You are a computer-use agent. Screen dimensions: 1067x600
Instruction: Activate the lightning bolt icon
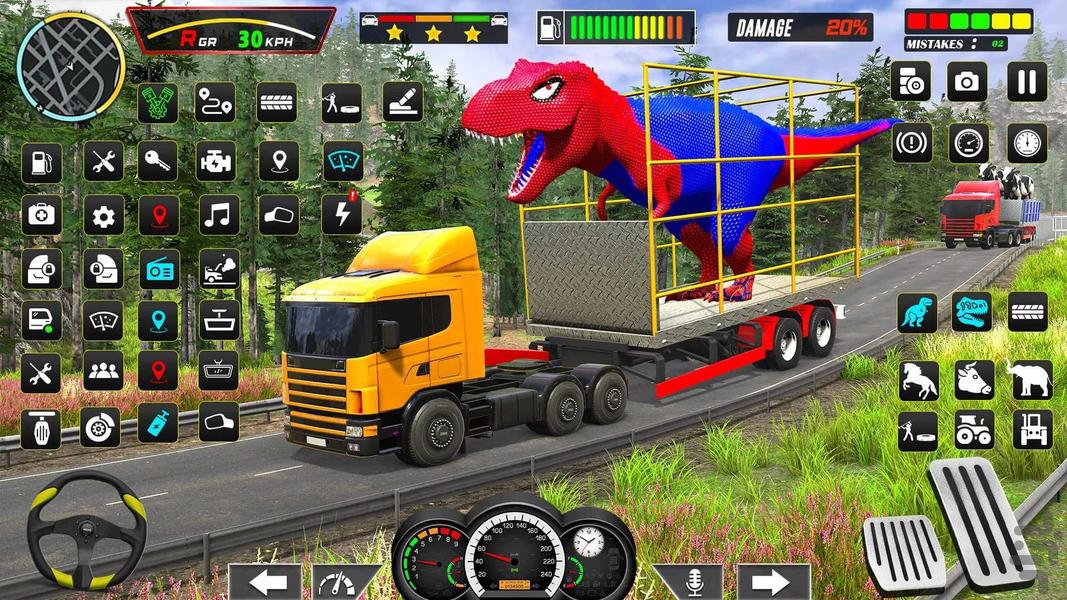click(341, 214)
